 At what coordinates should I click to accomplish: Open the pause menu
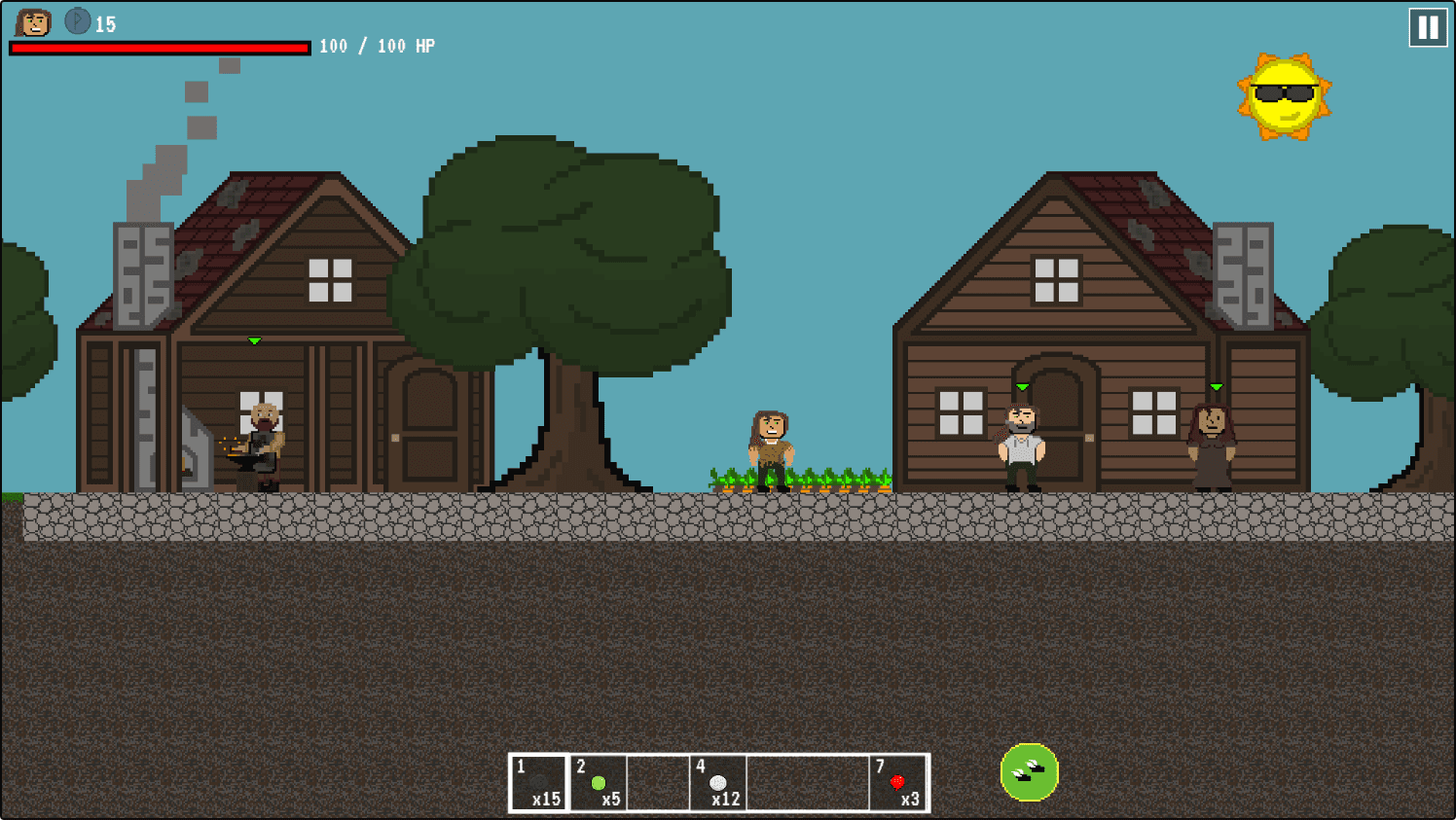(1427, 27)
